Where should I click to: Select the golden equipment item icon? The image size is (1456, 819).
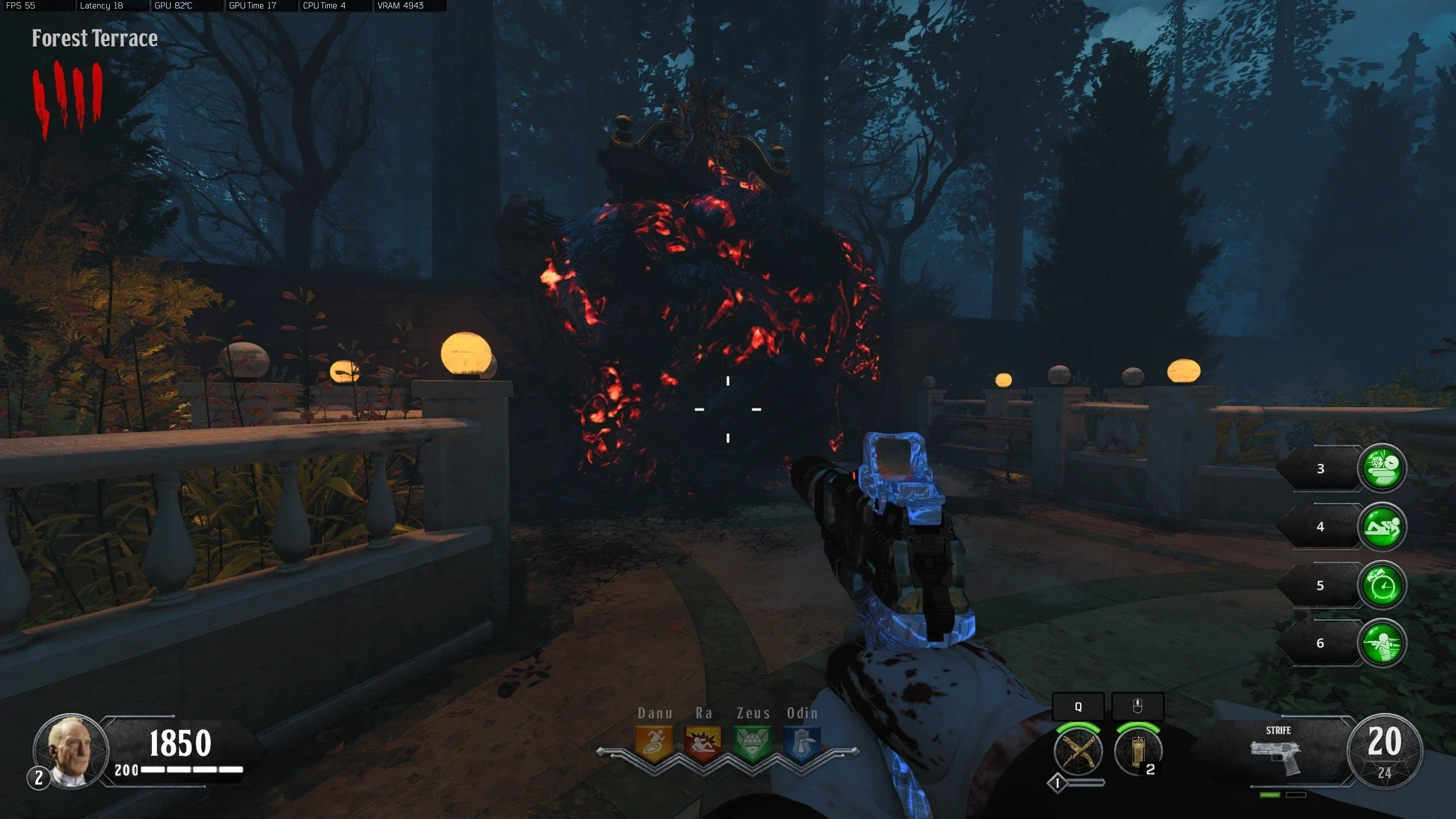pyautogui.click(x=1137, y=752)
